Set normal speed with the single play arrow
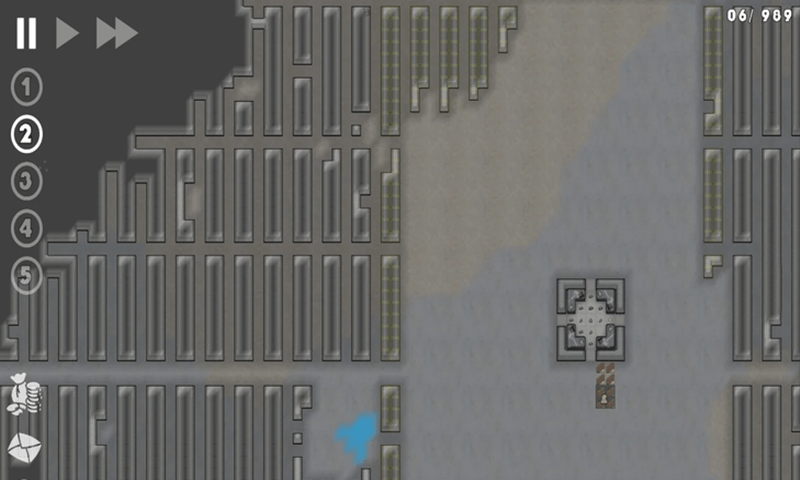 tap(66, 33)
